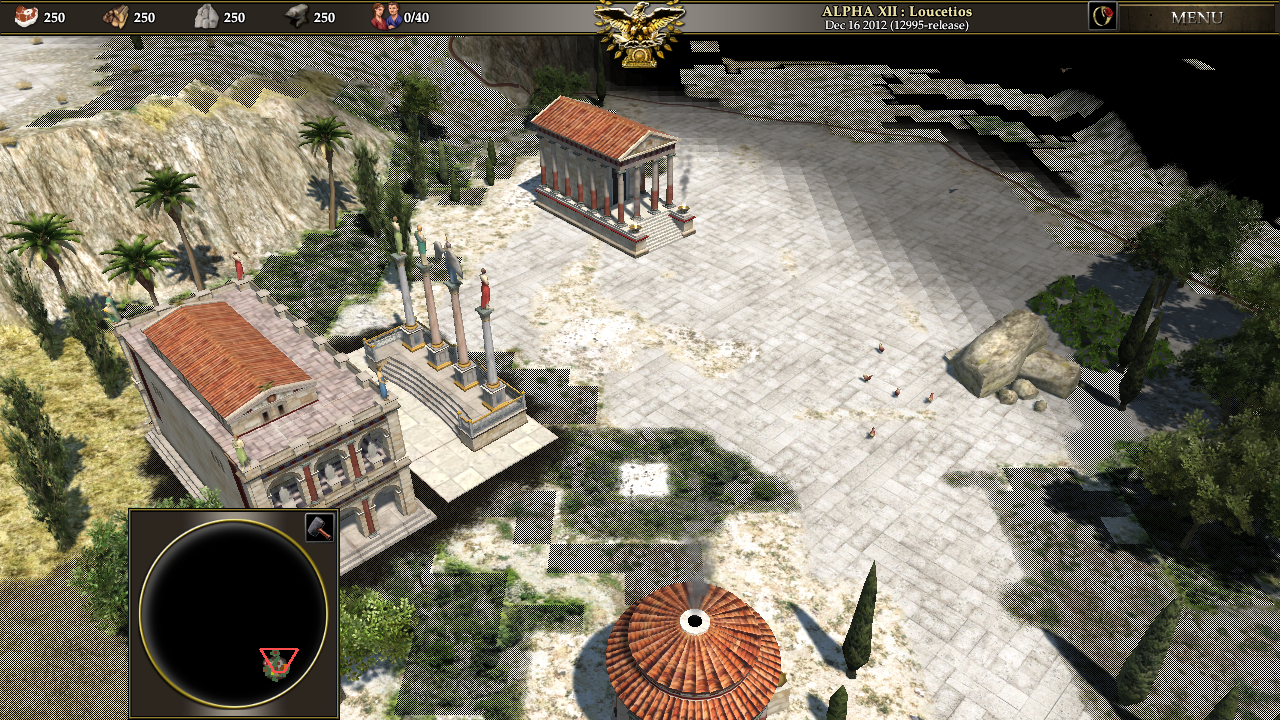Click the red gem ring icon
Viewport: 1280px width, 720px height.
coord(1102,16)
